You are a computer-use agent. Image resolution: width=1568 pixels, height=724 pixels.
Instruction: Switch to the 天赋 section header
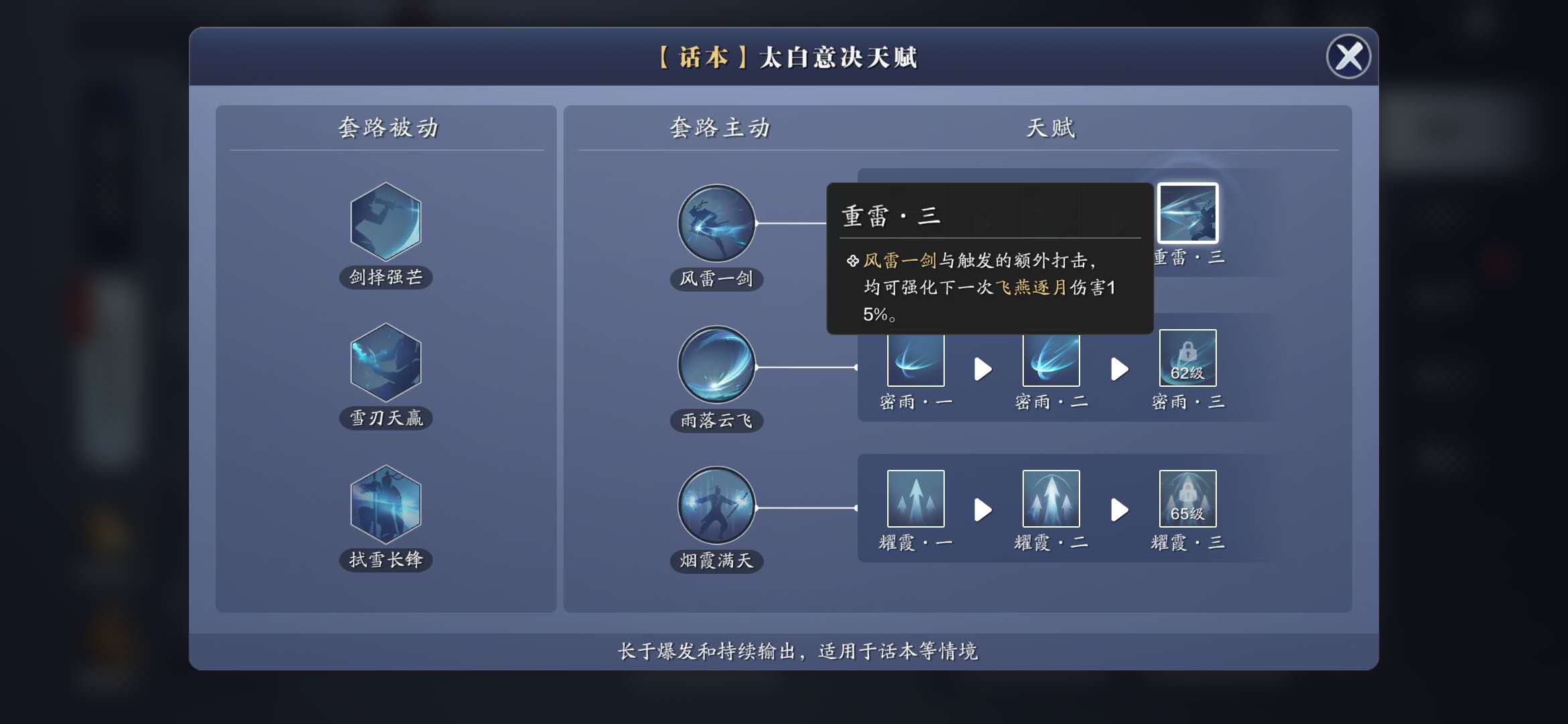pos(1051,128)
